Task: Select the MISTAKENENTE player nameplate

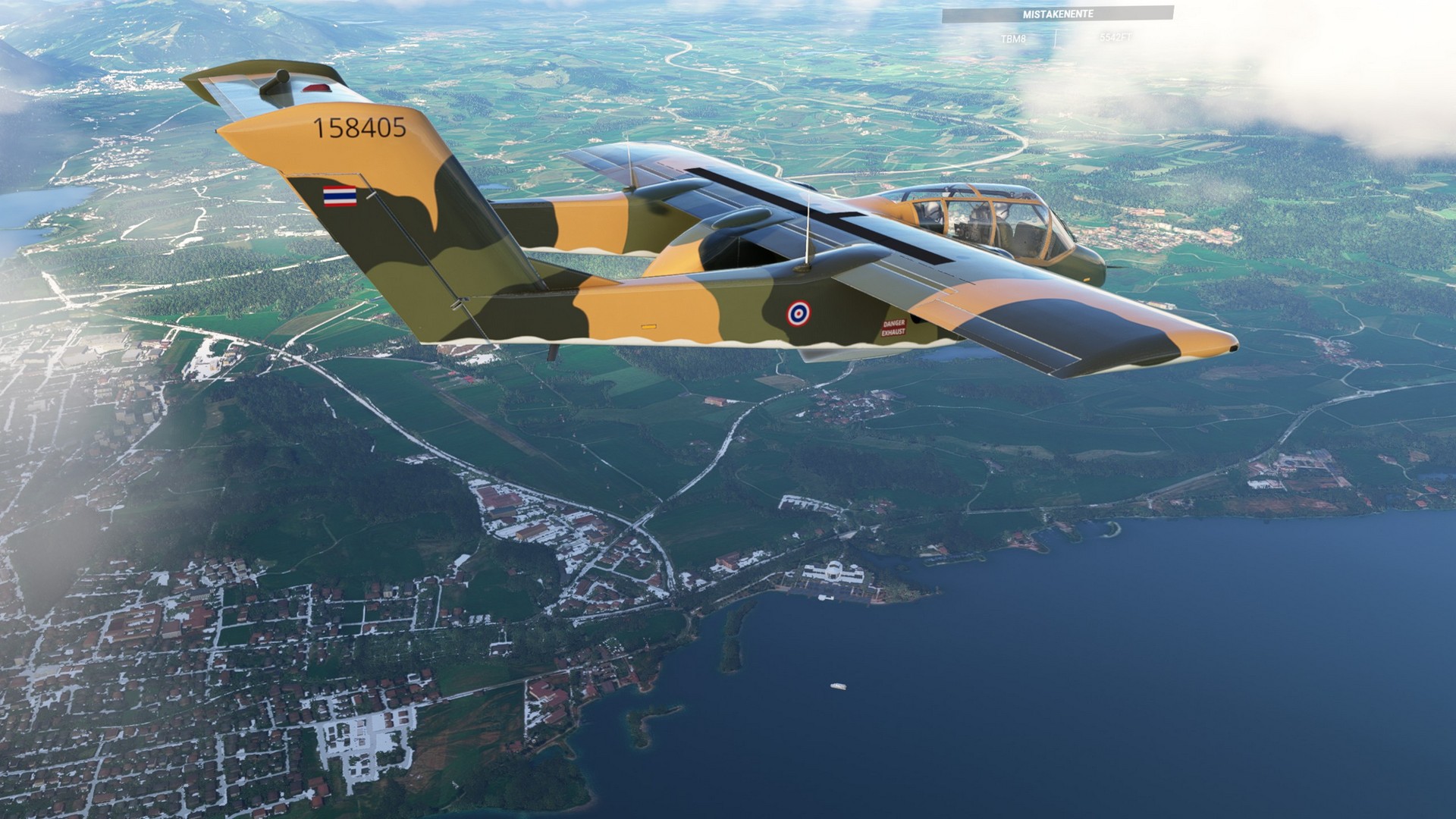Action: click(1057, 14)
